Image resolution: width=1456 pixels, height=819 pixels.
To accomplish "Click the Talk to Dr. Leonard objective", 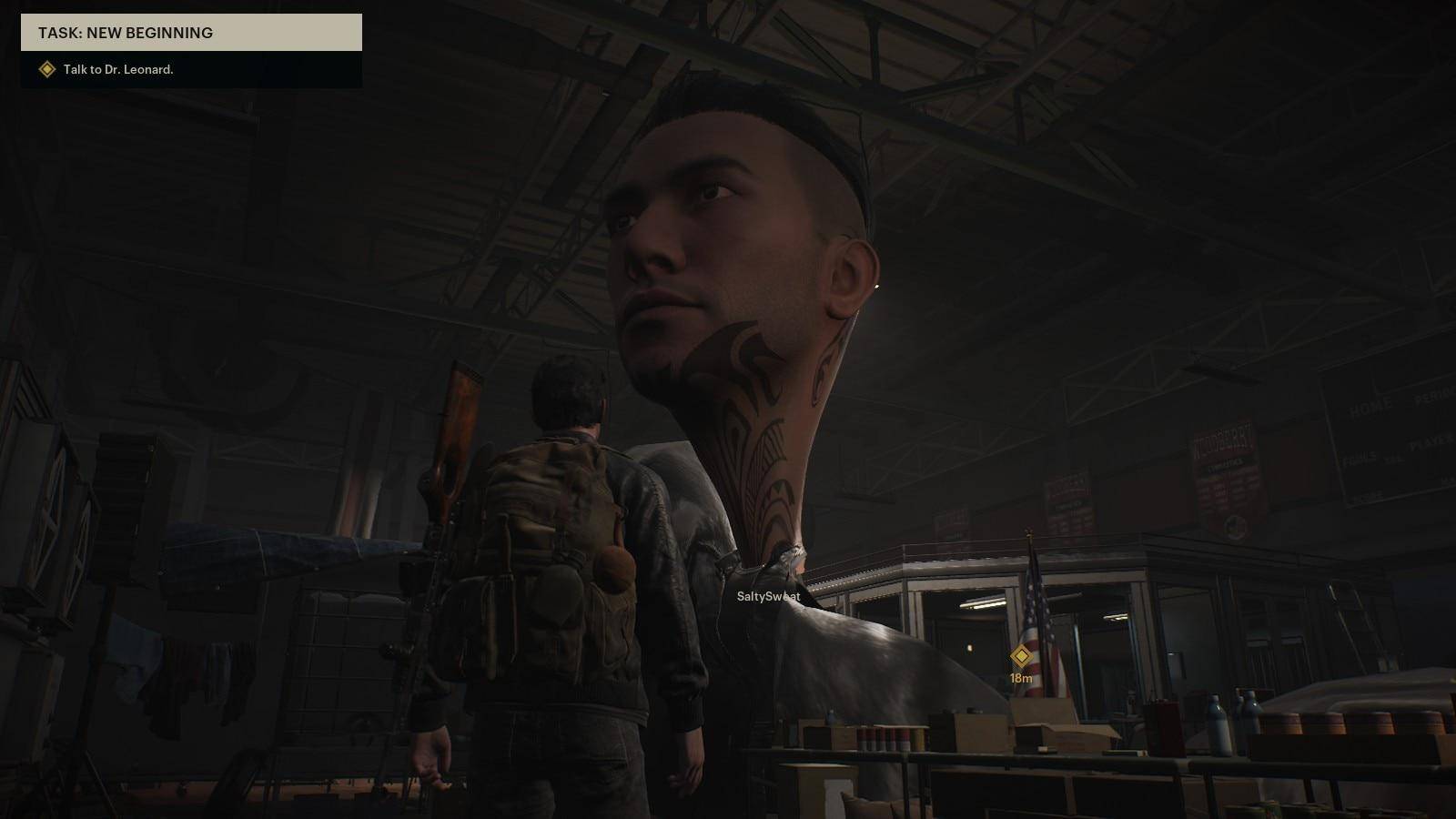I will pyautogui.click(x=118, y=69).
